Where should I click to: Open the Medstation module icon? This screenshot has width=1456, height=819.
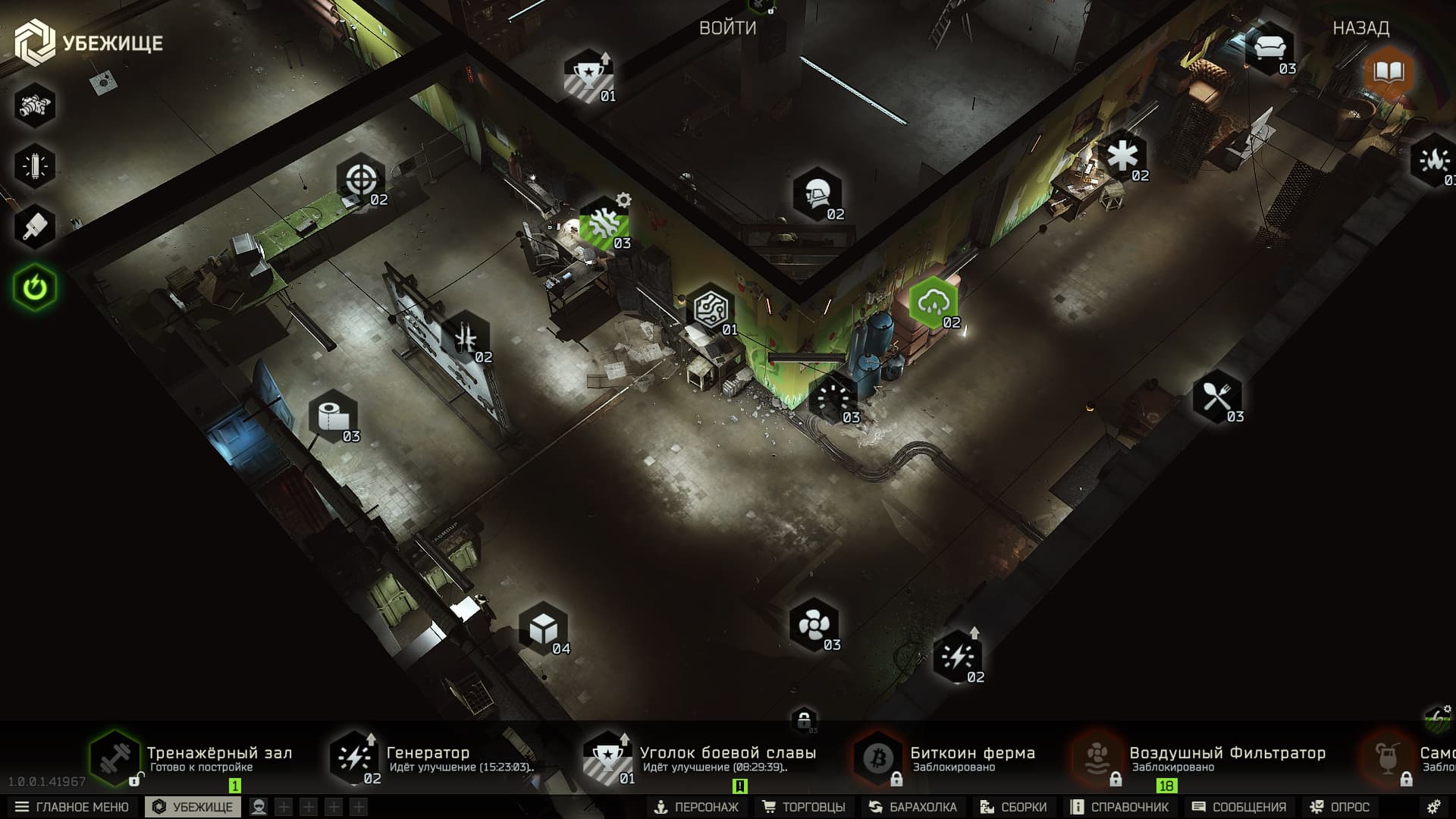[1124, 157]
